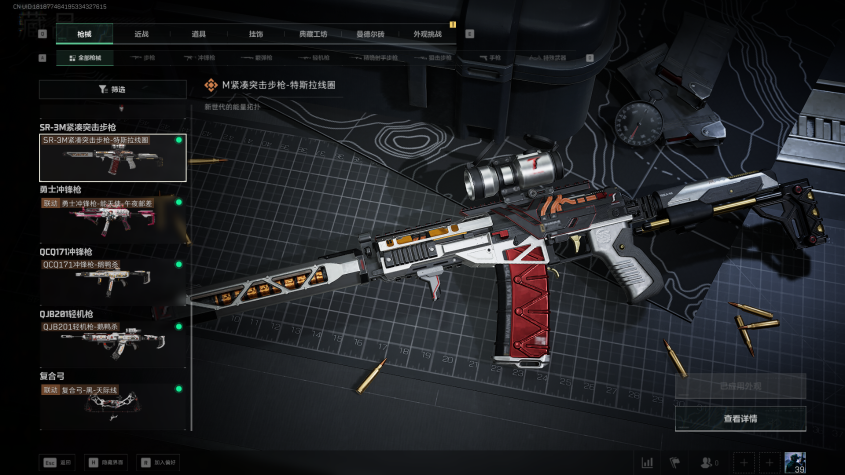Filter weapons by 步枪 rifles
845x475 pixels.
click(145, 58)
